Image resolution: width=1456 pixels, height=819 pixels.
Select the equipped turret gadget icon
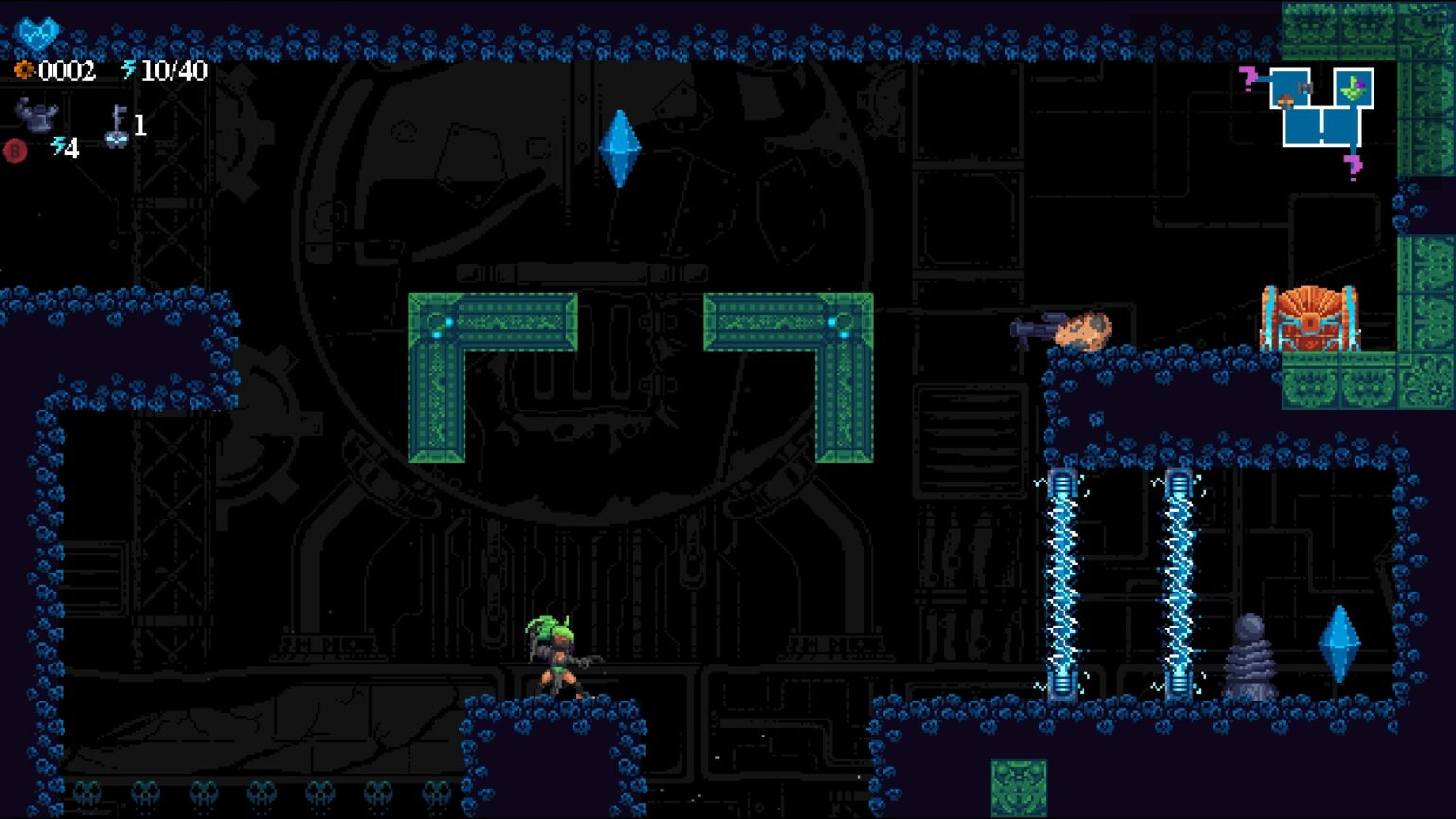pos(36,116)
